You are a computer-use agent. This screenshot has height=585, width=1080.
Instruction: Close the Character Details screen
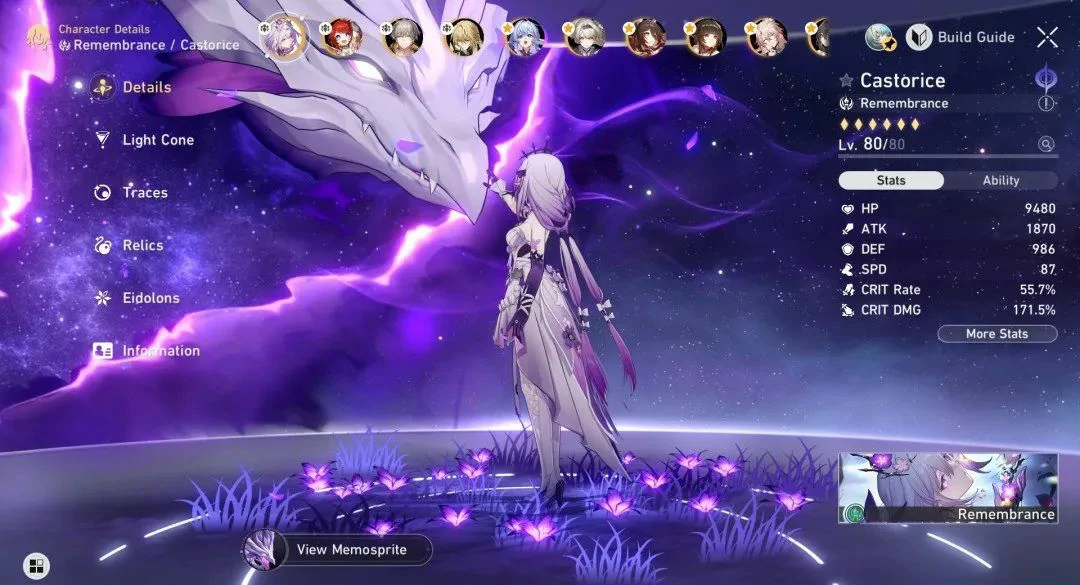click(1047, 38)
